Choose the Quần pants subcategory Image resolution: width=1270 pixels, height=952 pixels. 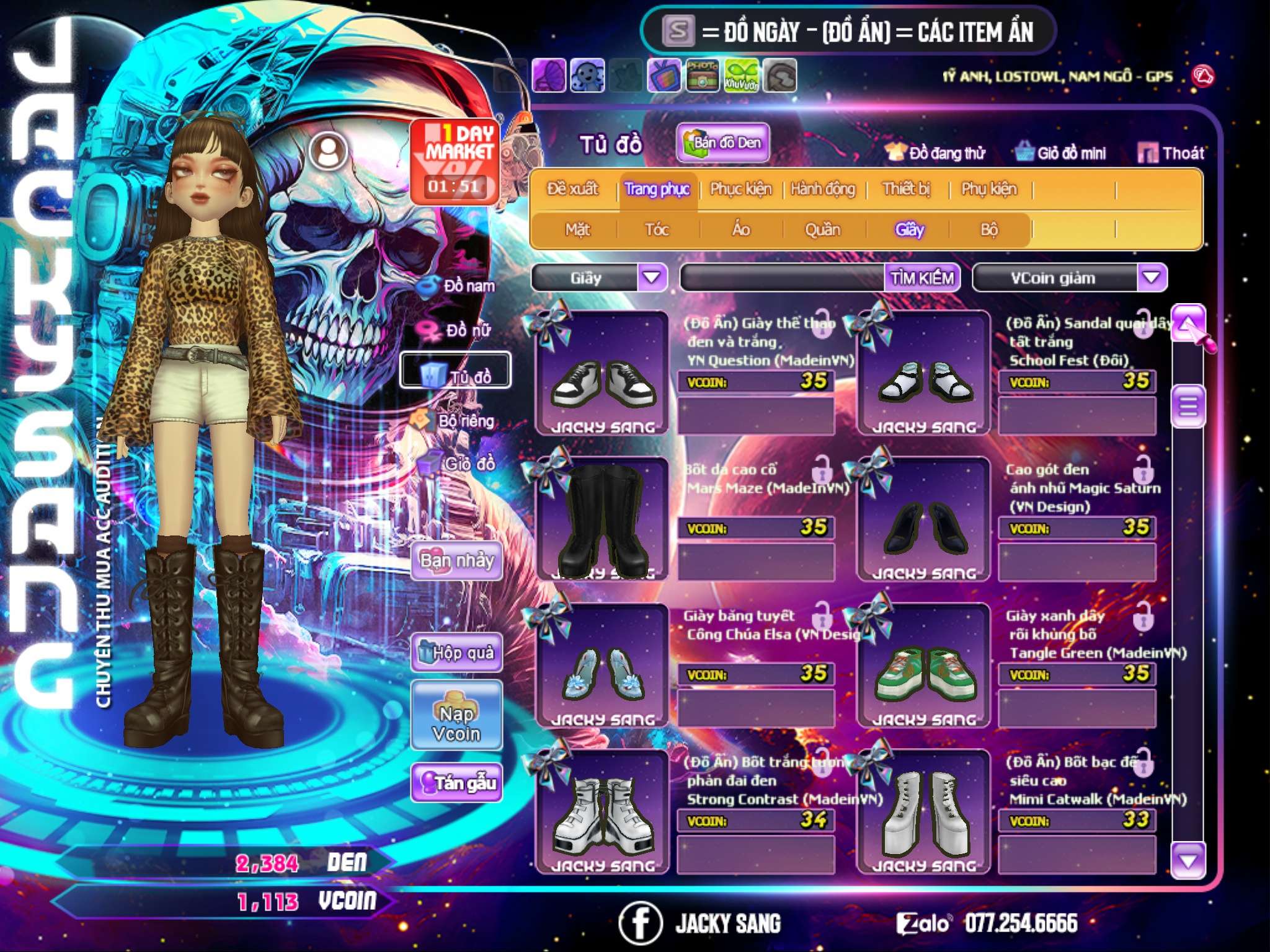(x=822, y=230)
